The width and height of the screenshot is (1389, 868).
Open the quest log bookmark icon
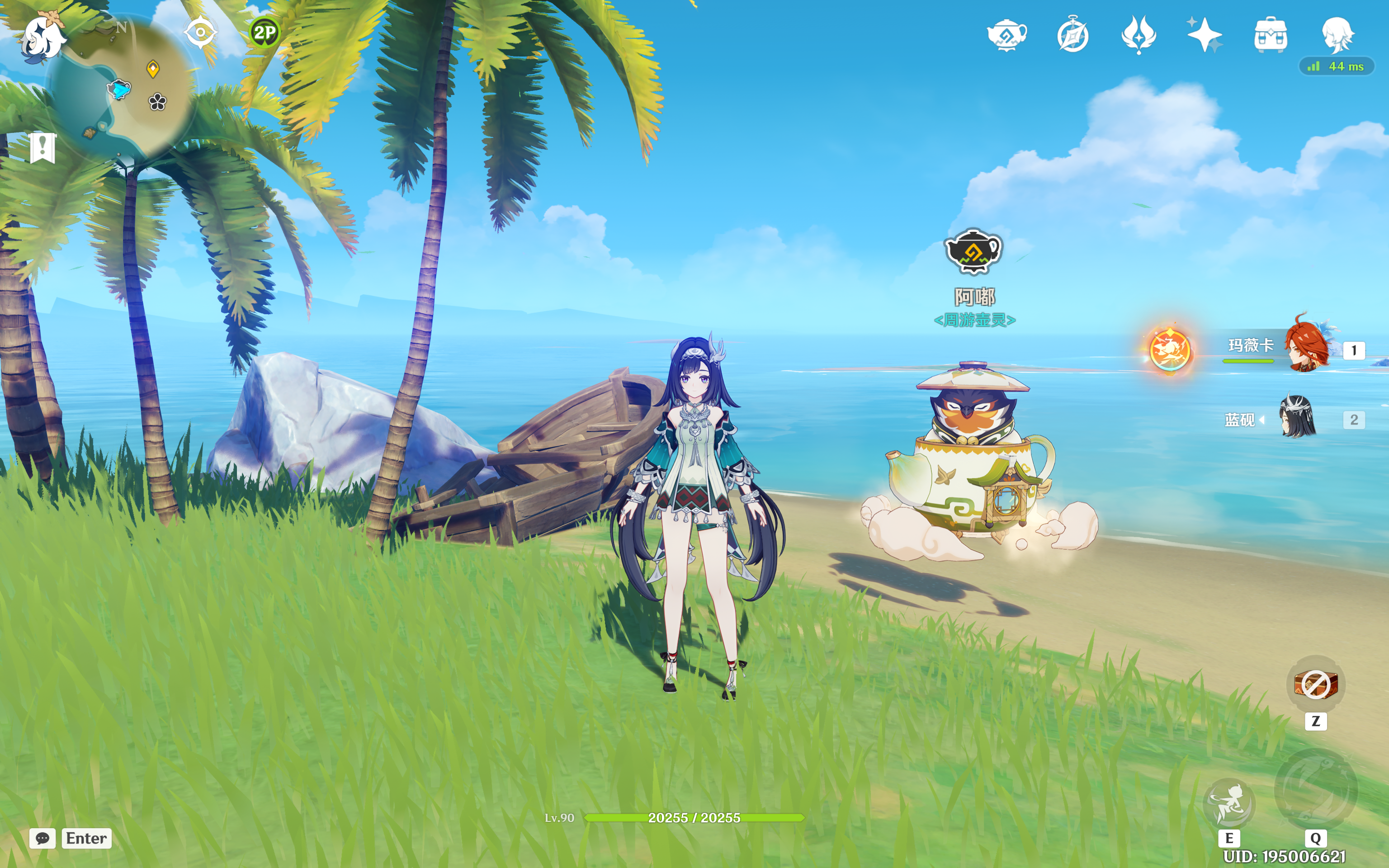[43, 148]
